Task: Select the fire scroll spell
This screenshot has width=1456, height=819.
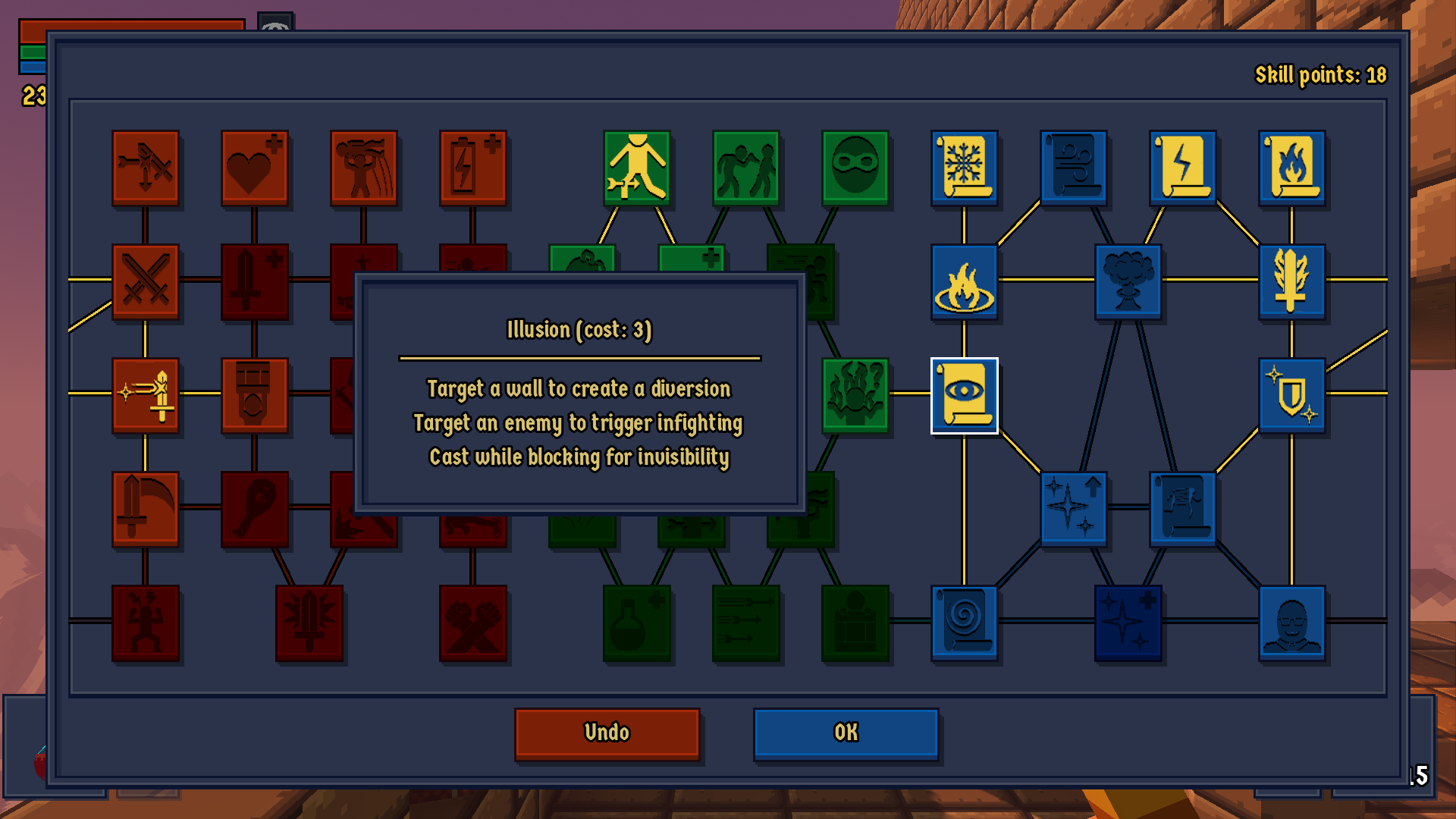Action: (1291, 167)
